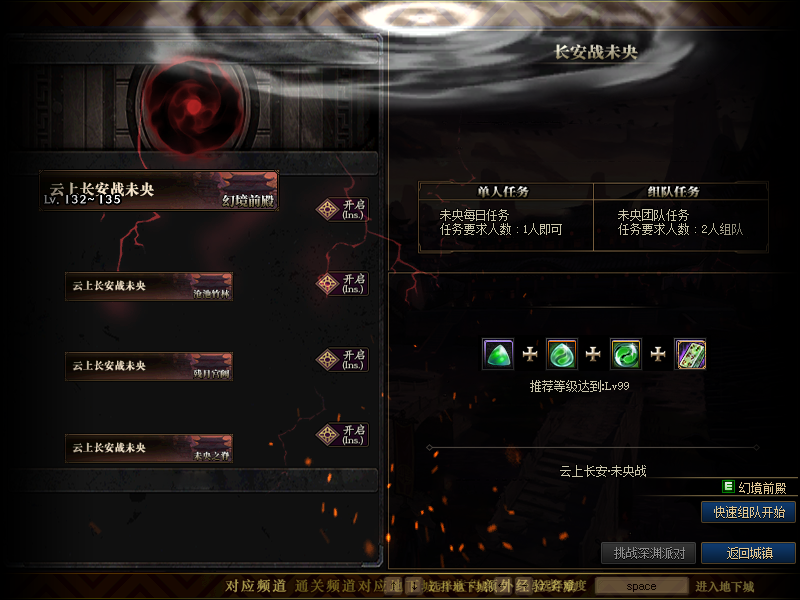Select the 未央之脊 dungeon entry
800x600 pixels.
(149, 448)
